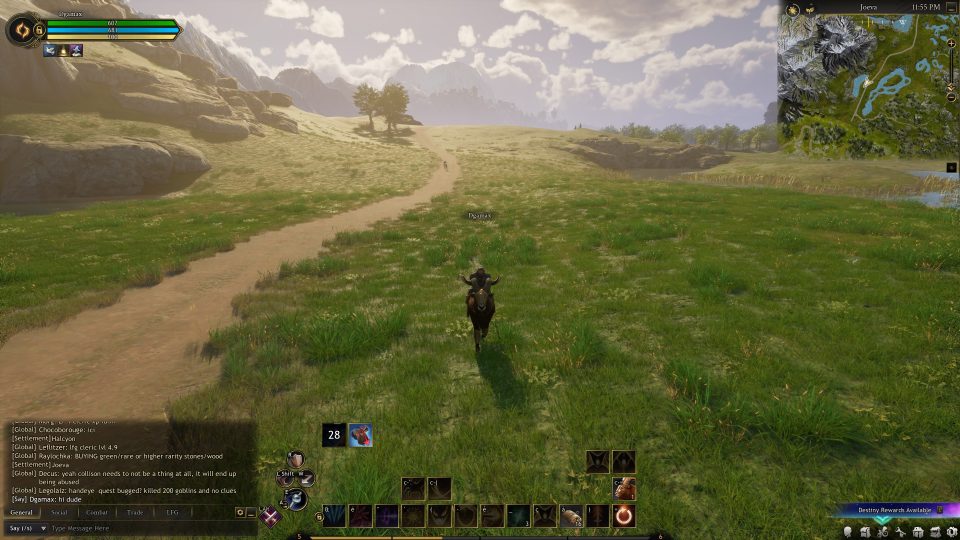This screenshot has width=960, height=540.
Task: Zoom out the minimap with minus button
Action: (951, 96)
